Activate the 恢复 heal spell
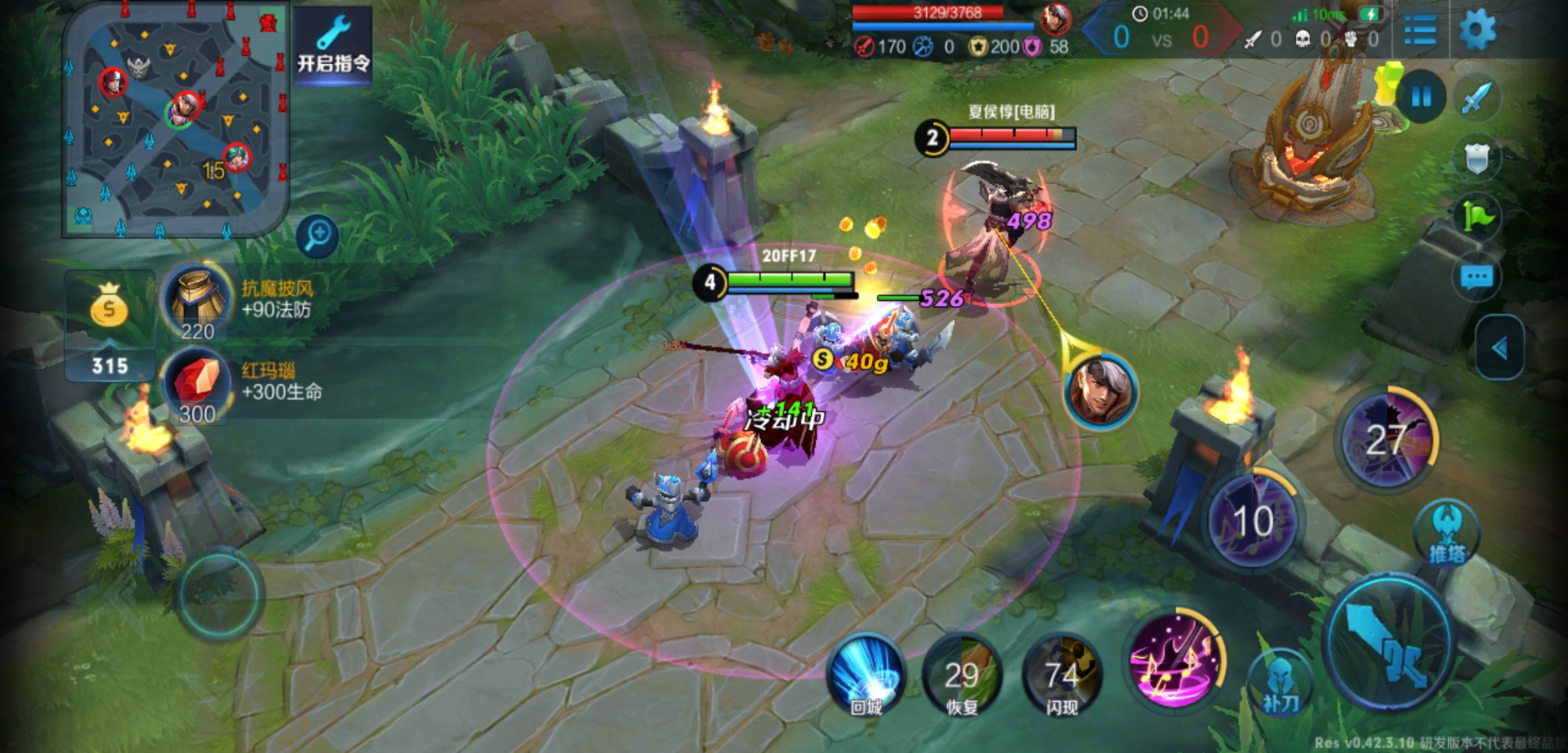 (x=962, y=674)
